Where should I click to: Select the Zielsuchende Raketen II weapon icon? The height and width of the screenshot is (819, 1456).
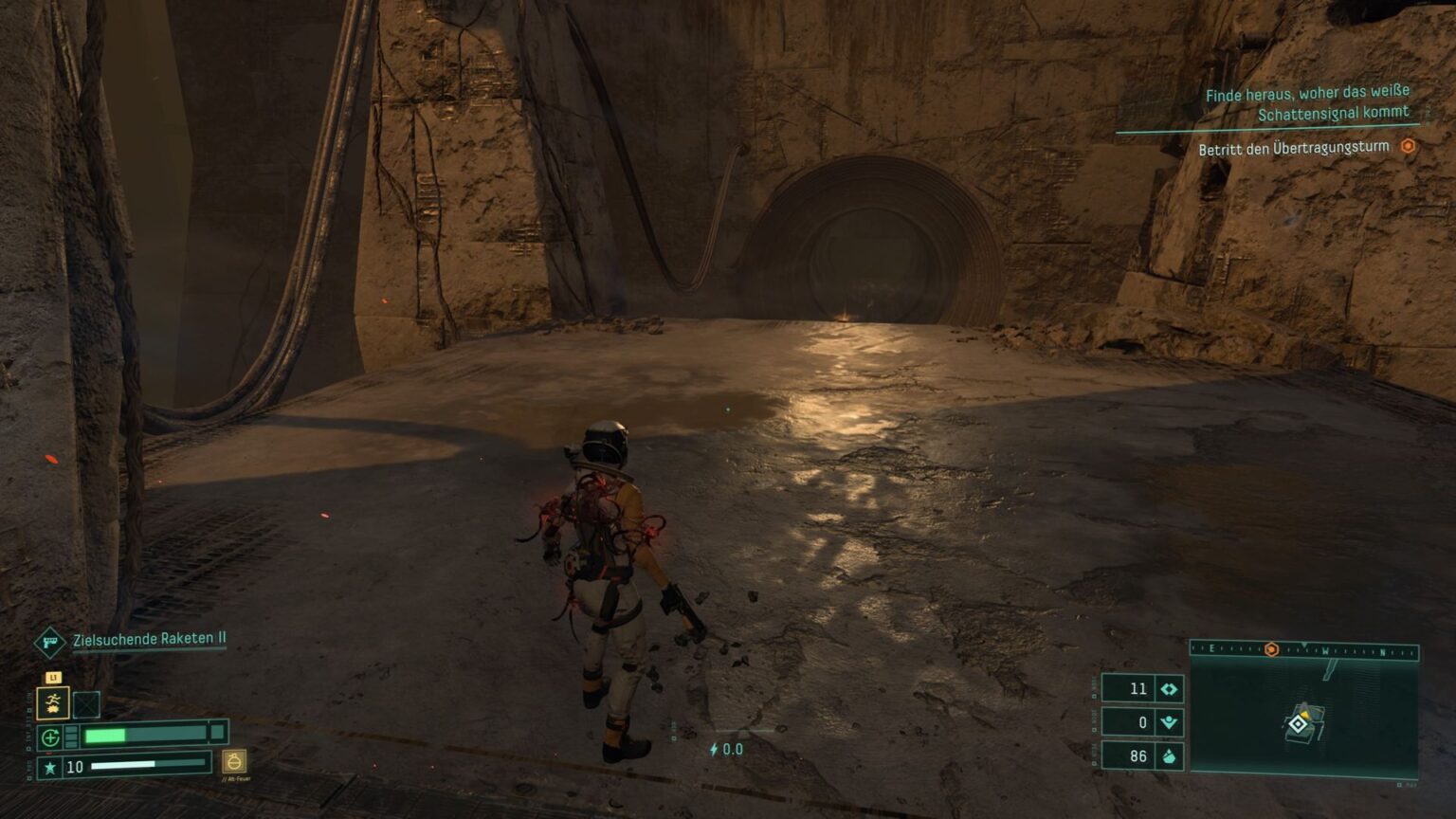[49, 641]
